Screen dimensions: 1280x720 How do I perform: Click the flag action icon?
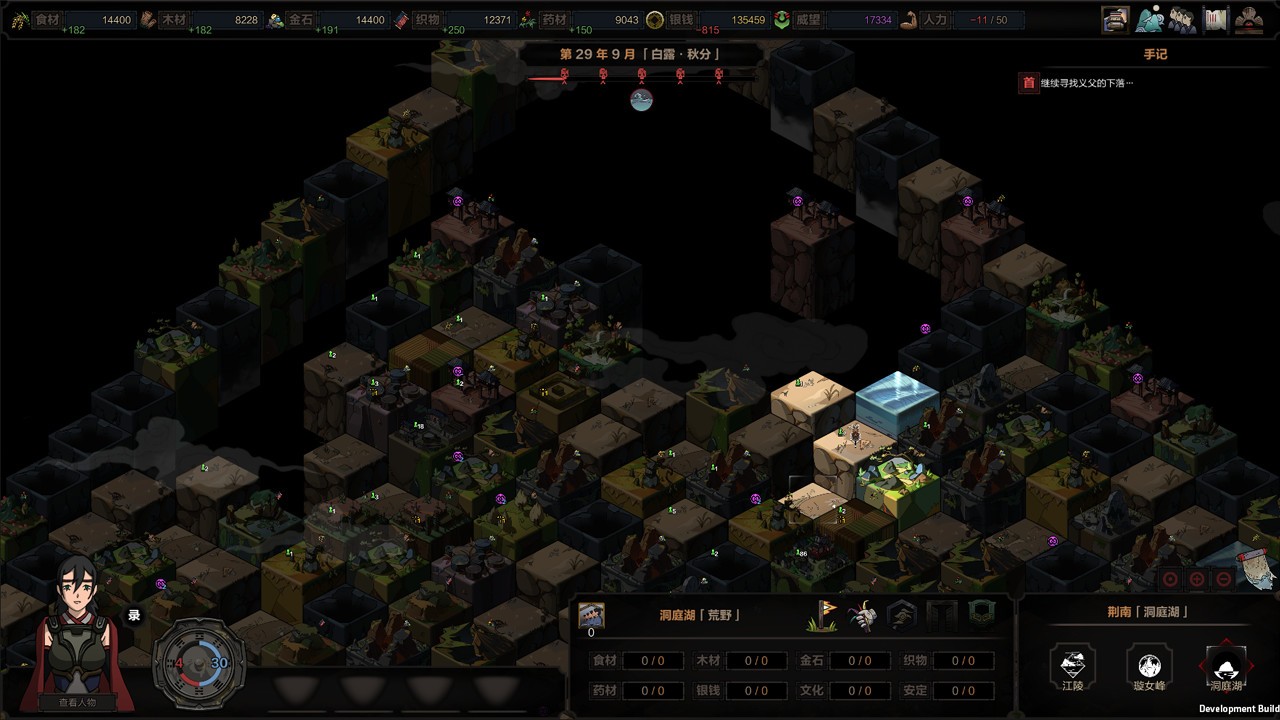point(821,615)
